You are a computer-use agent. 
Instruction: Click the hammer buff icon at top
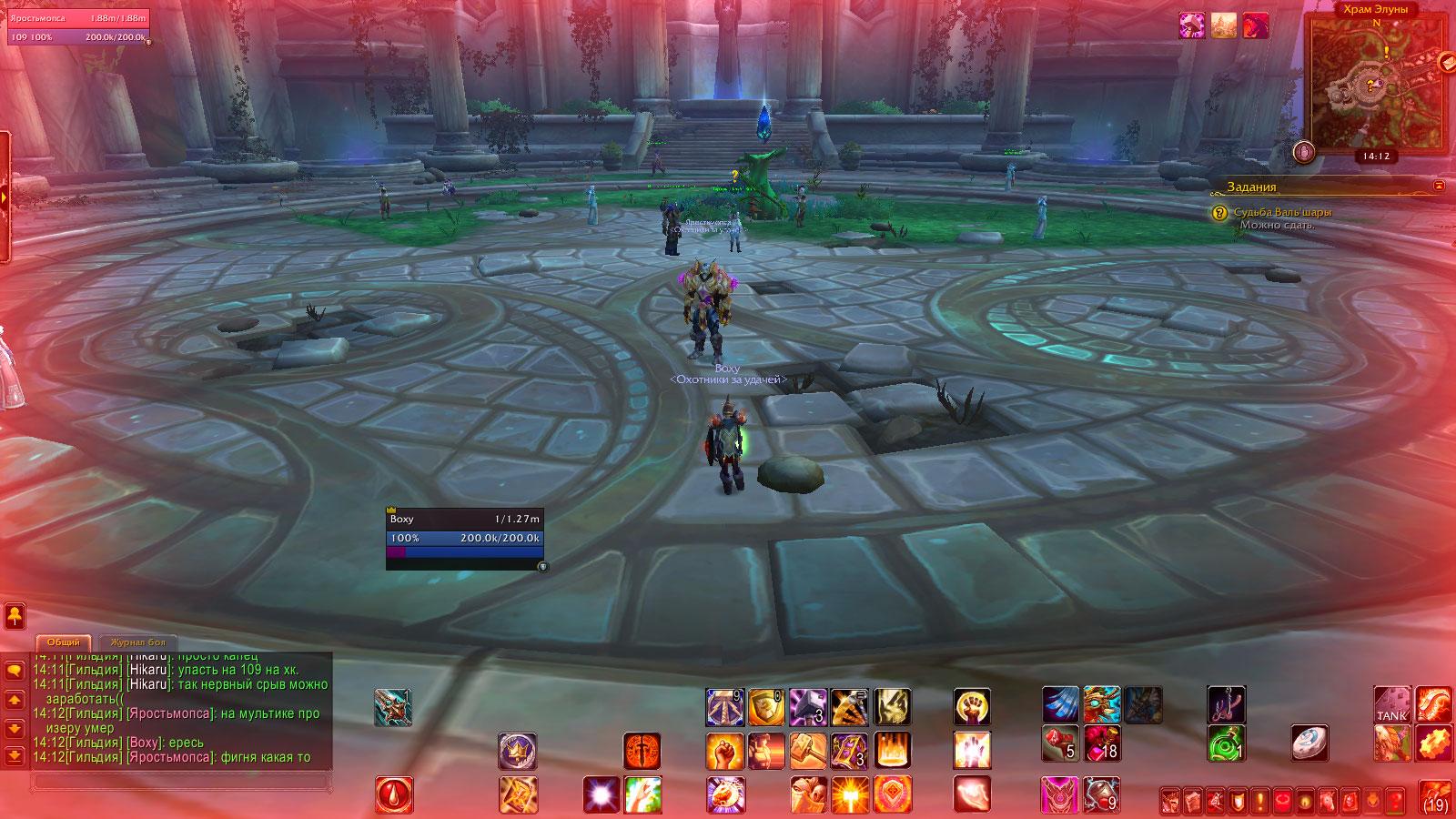[1193, 25]
